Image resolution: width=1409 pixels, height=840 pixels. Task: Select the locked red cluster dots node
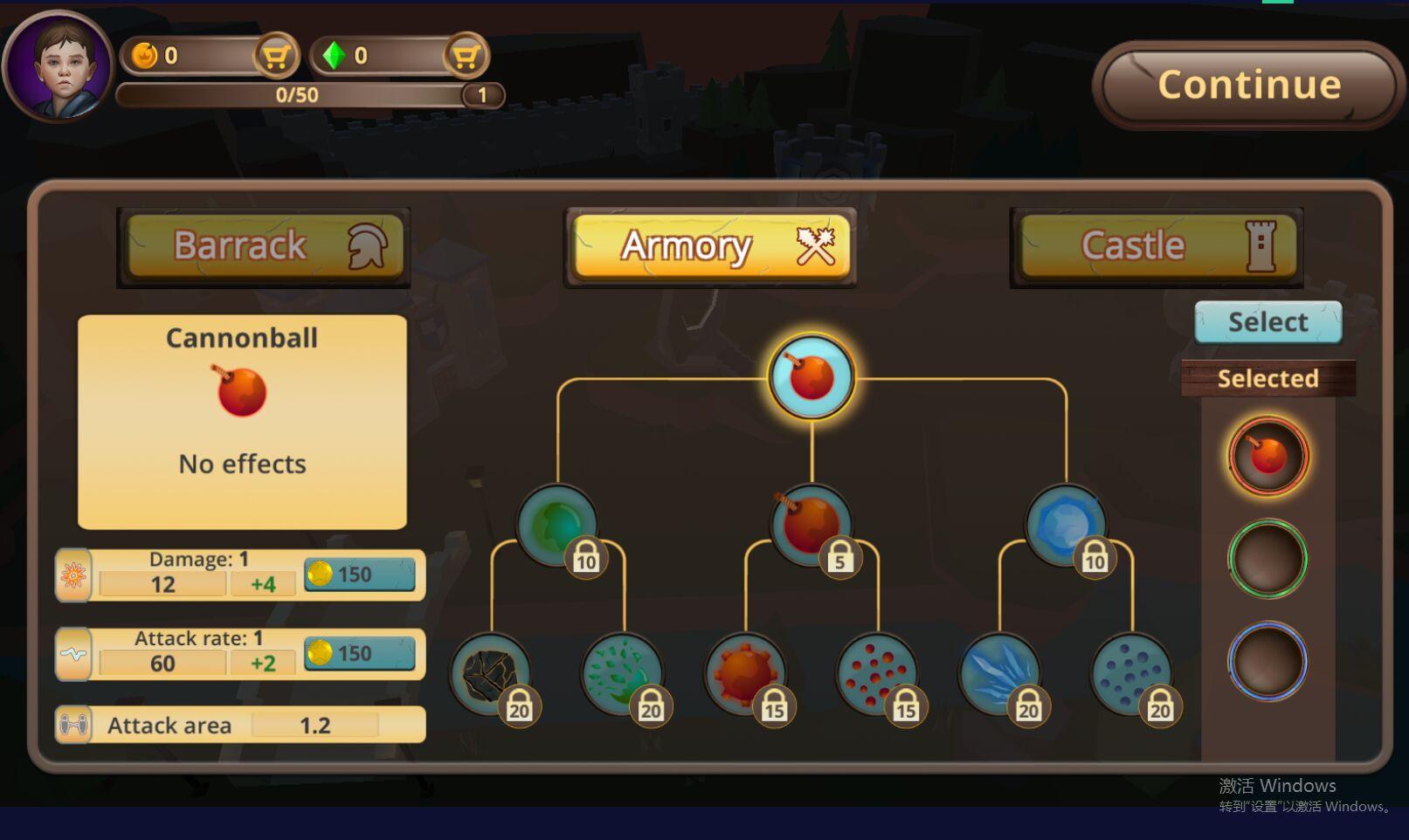pos(876,673)
